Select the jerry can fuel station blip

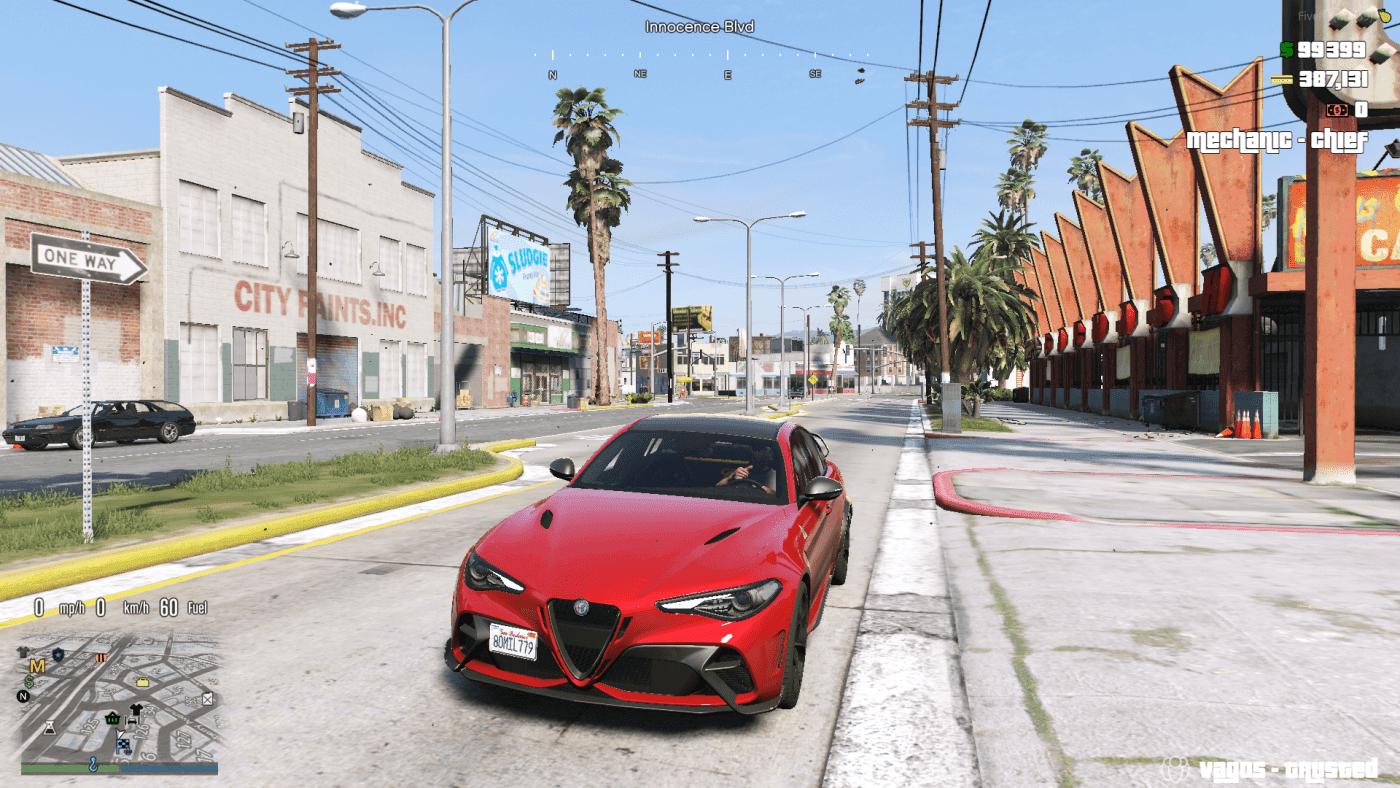tap(206, 699)
